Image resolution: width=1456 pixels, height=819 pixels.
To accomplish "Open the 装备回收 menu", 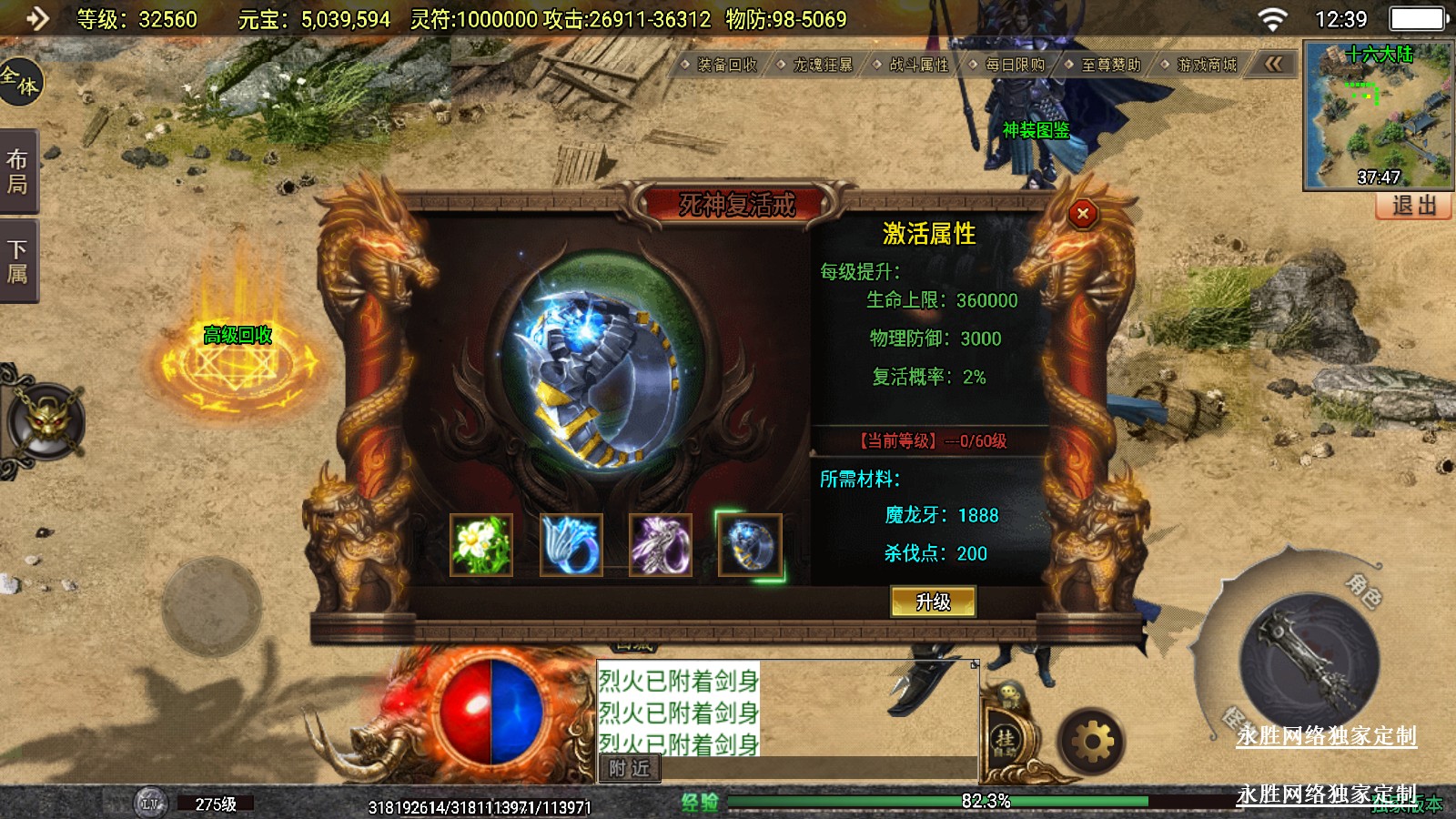I will click(x=726, y=65).
